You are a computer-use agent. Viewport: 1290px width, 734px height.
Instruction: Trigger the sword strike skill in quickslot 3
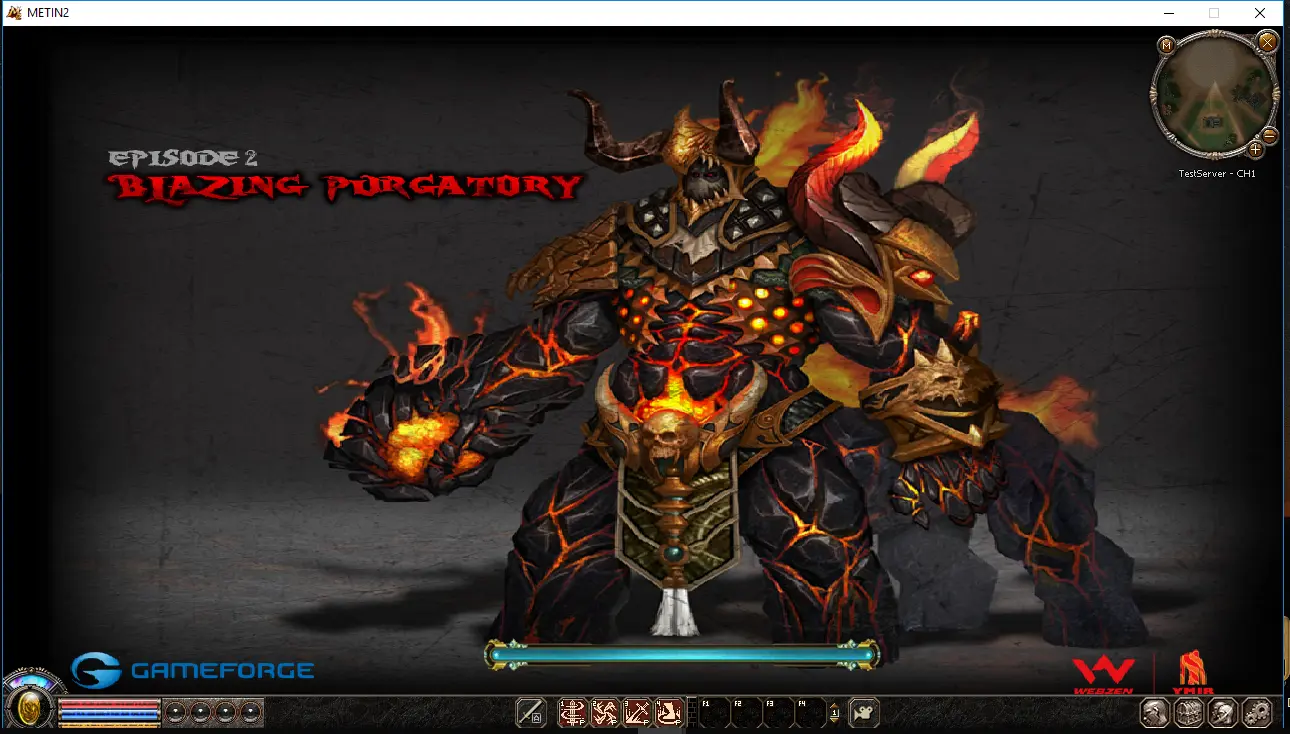coord(637,712)
